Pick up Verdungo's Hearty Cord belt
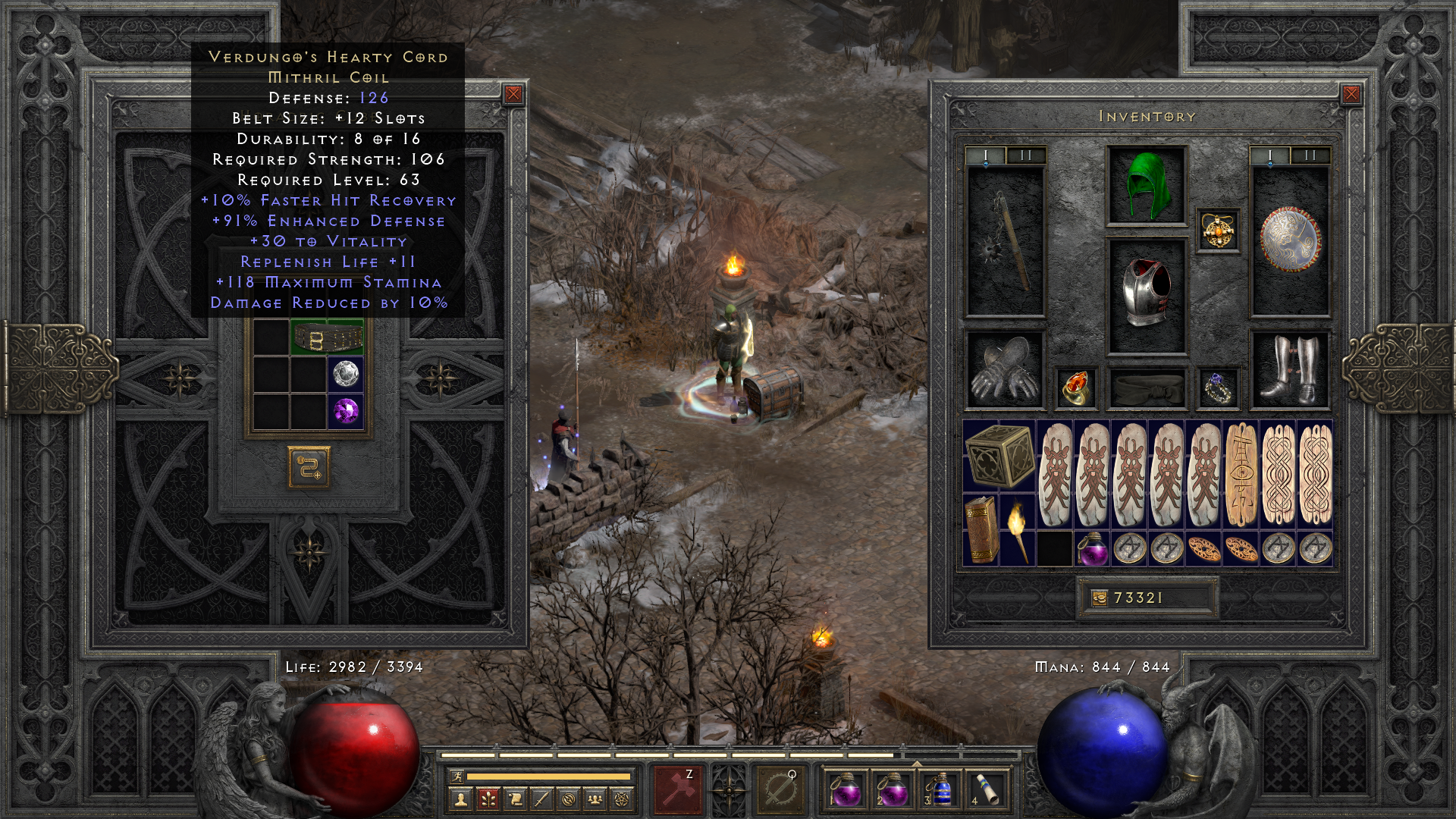This screenshot has width=1456, height=819. (328, 338)
